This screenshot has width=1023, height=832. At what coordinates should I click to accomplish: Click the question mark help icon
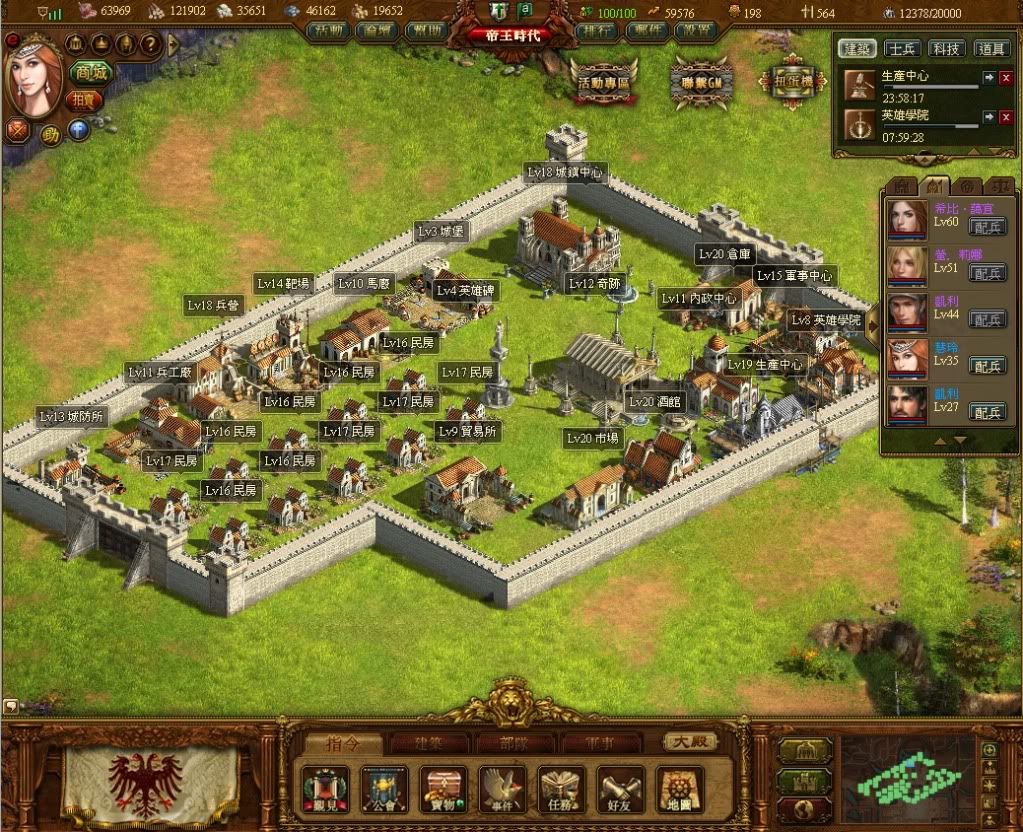[149, 44]
